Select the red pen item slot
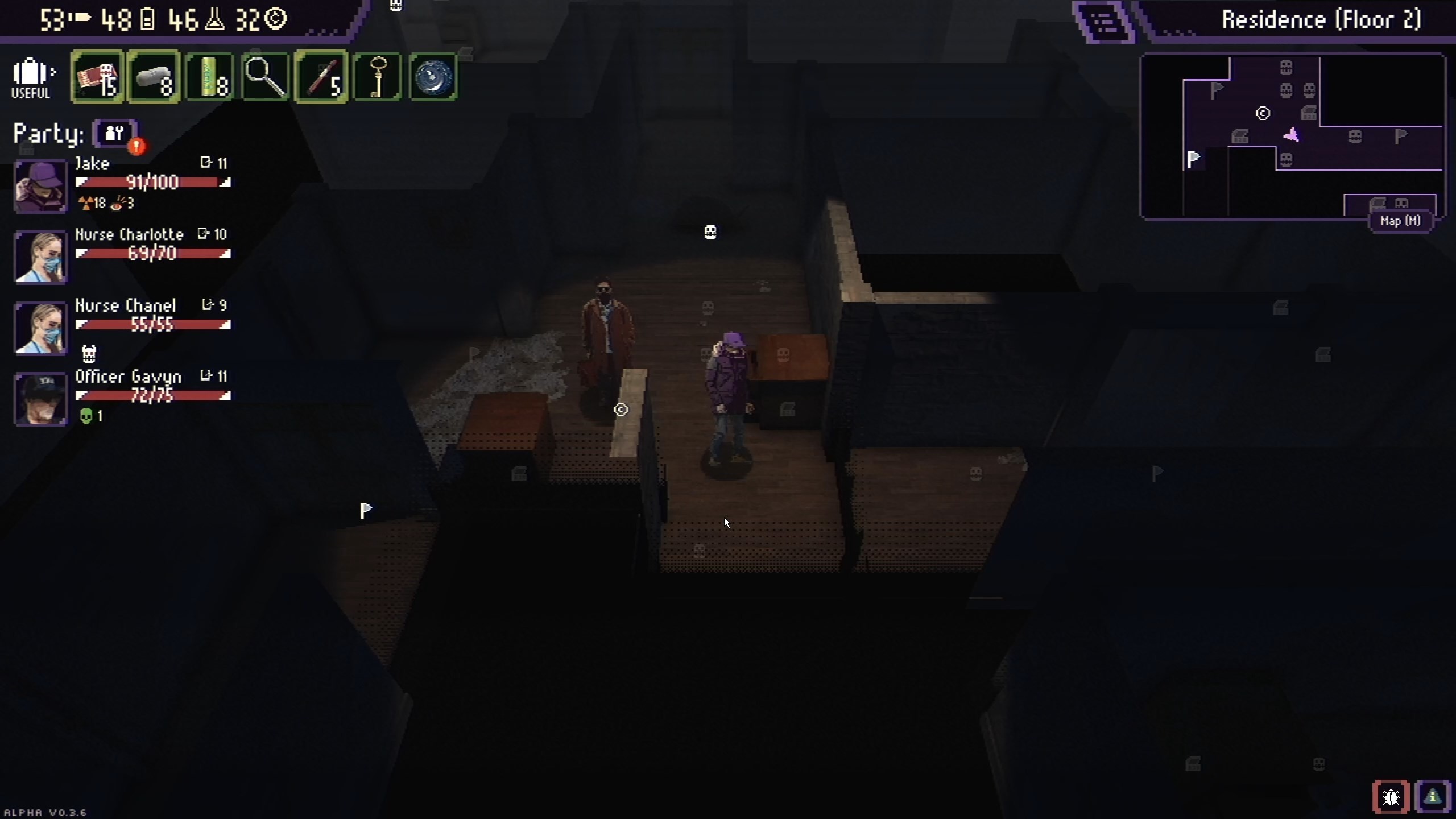Image resolution: width=1456 pixels, height=819 pixels. [321, 77]
